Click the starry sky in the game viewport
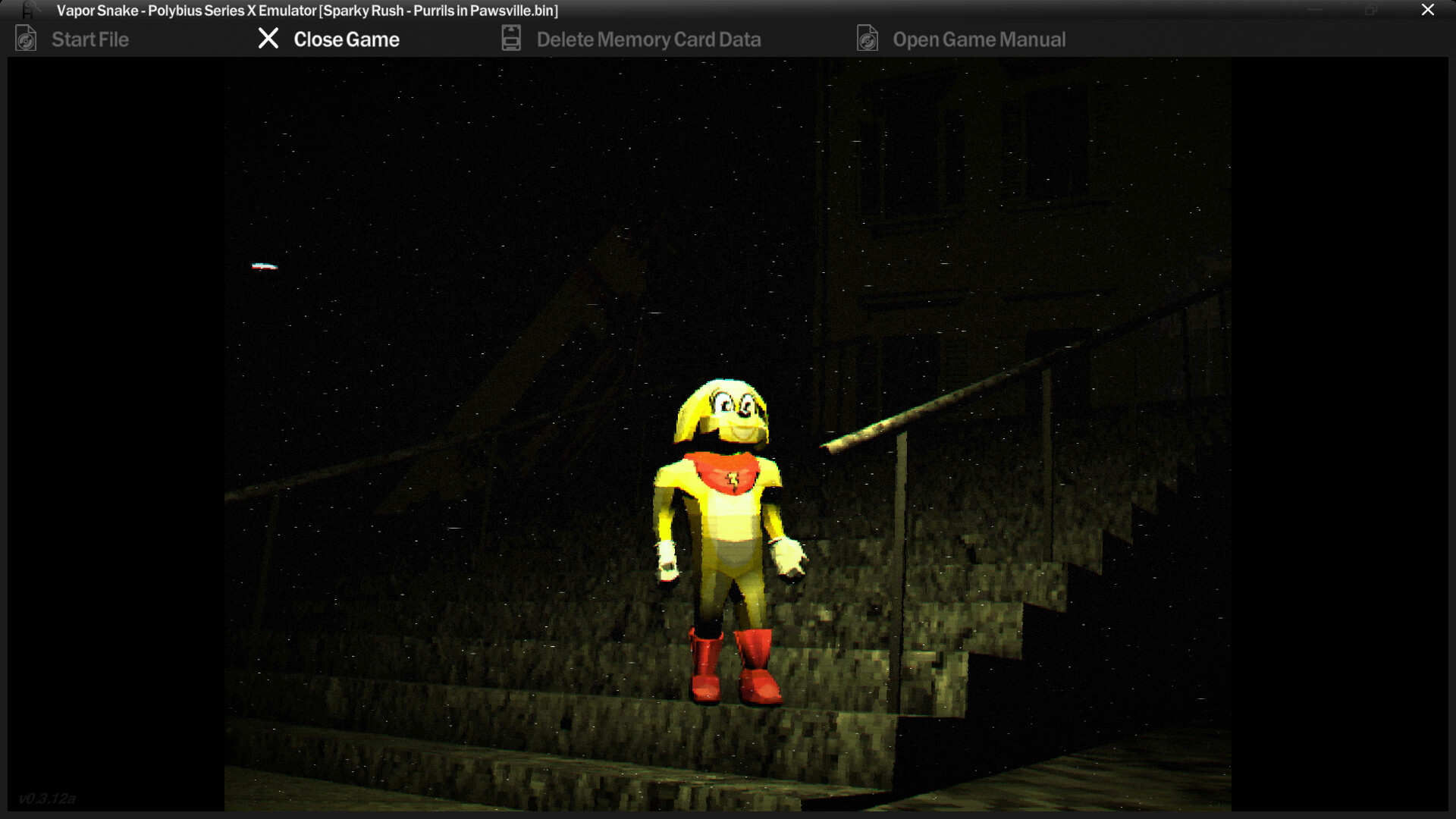Screen dimensions: 1456x819 (x=455, y=190)
